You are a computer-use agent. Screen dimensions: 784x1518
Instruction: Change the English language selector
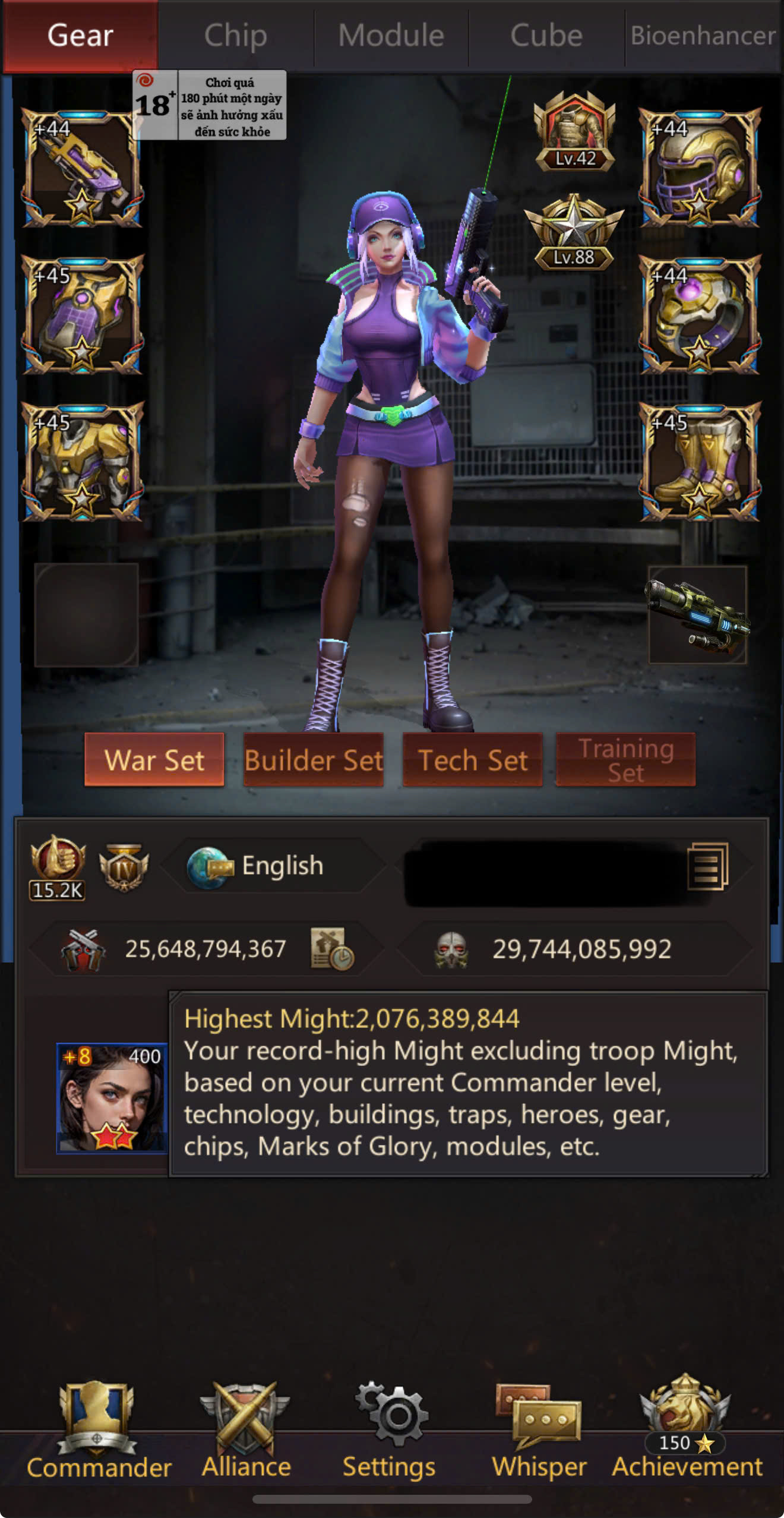coord(273,866)
